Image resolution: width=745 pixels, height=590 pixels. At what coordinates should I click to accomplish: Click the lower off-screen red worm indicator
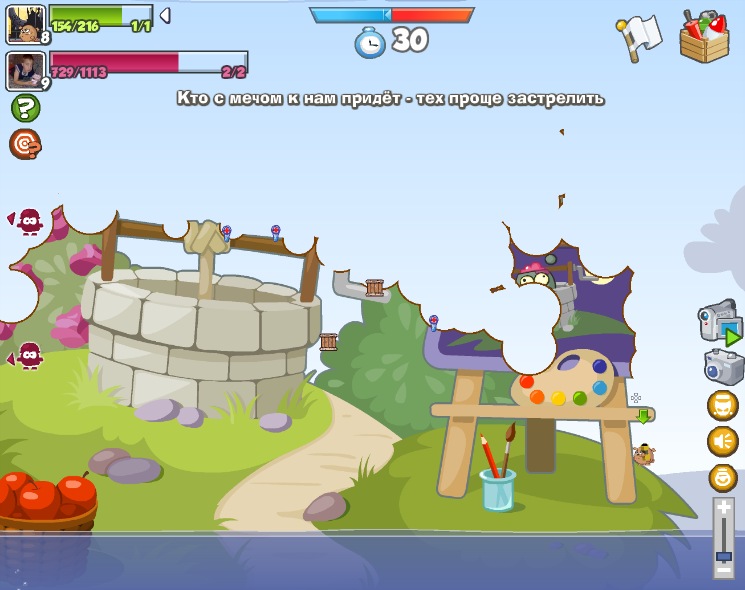click(27, 355)
